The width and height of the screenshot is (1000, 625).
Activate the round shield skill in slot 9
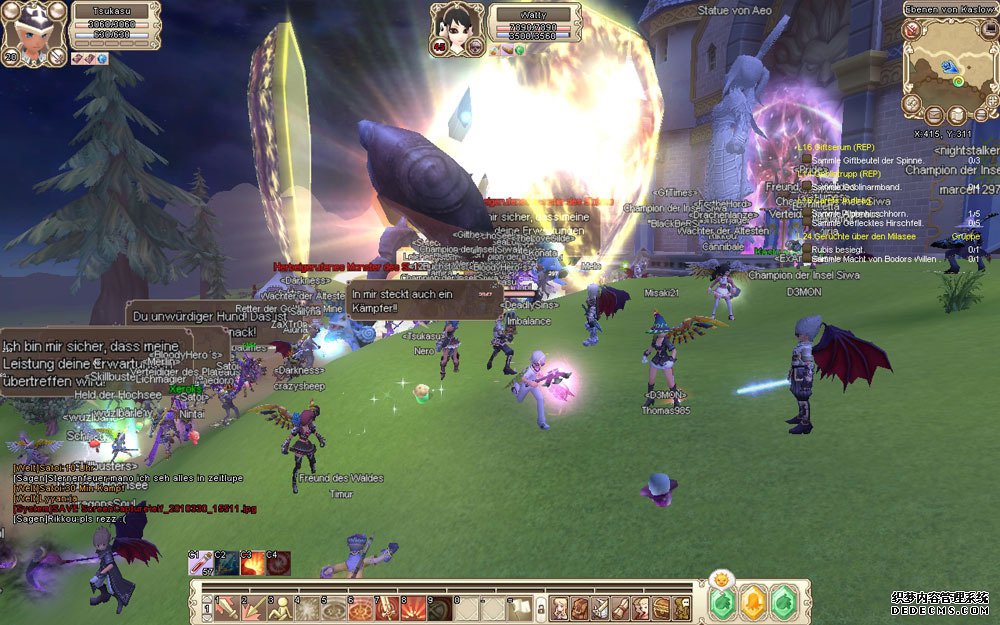[x=440, y=607]
